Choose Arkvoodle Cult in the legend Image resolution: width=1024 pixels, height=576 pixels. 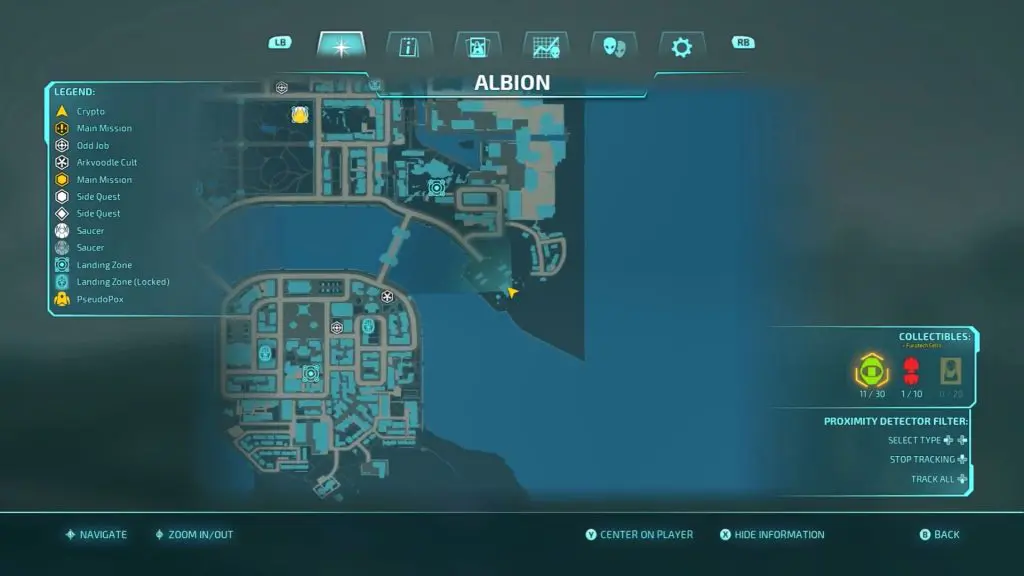[x=106, y=162]
